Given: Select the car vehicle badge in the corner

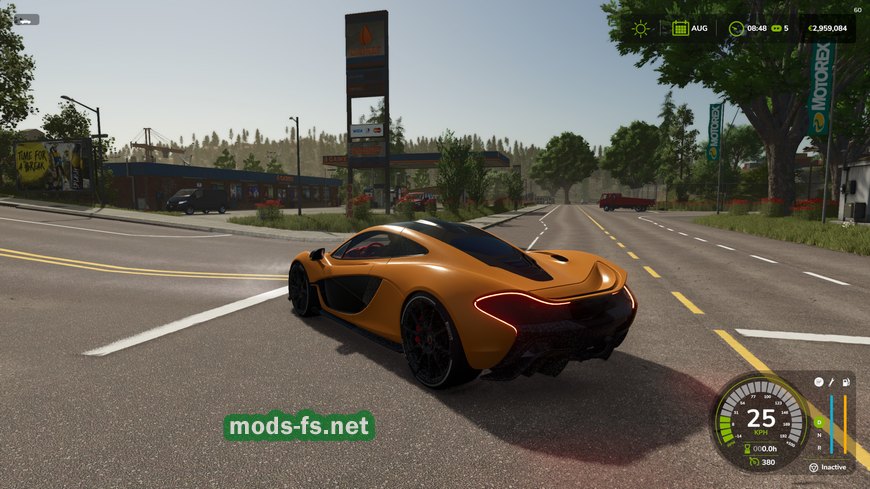Looking at the screenshot, I should [26, 19].
